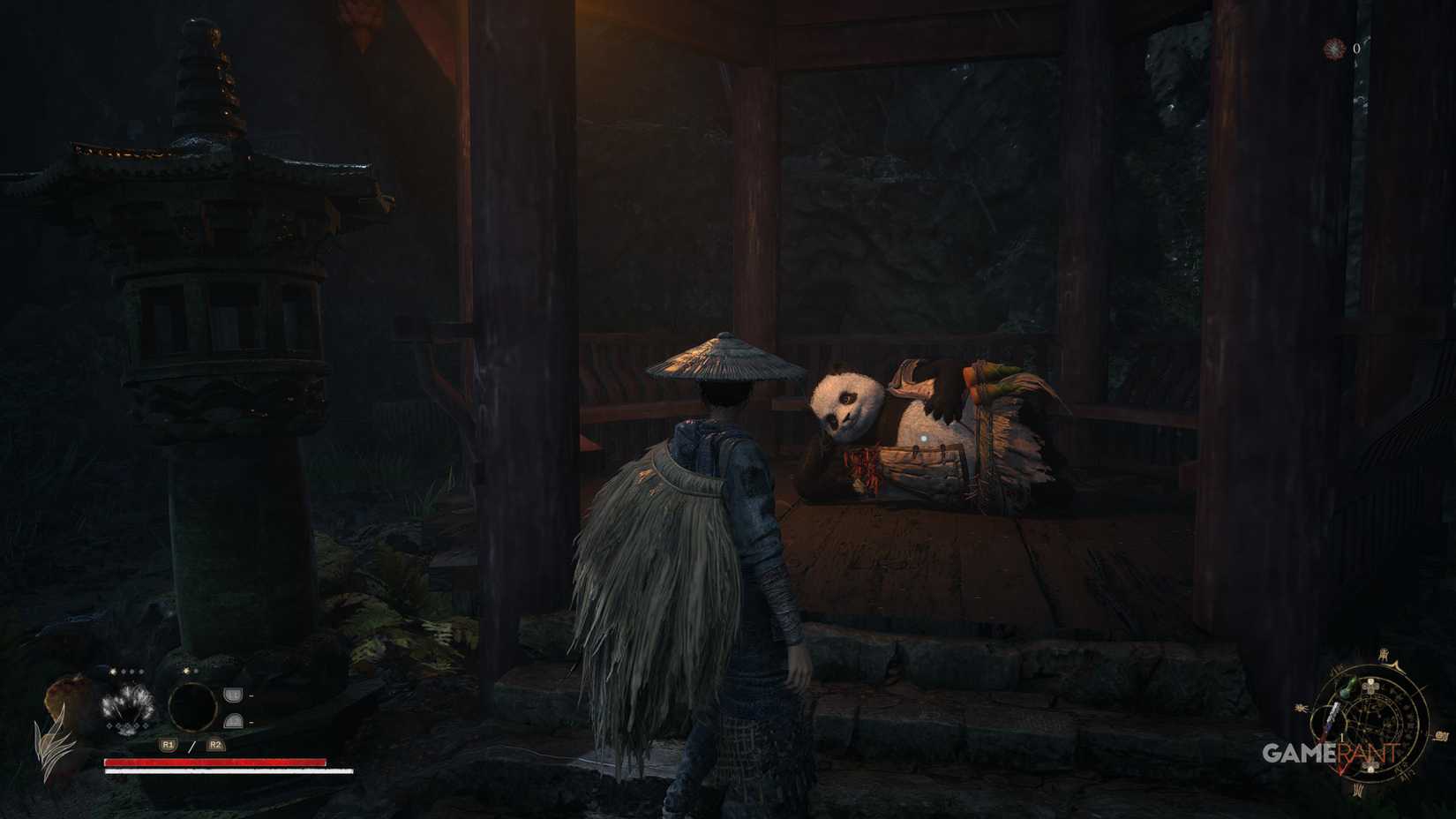Activate the first spirit dot above the fan

pyautogui.click(x=113, y=671)
